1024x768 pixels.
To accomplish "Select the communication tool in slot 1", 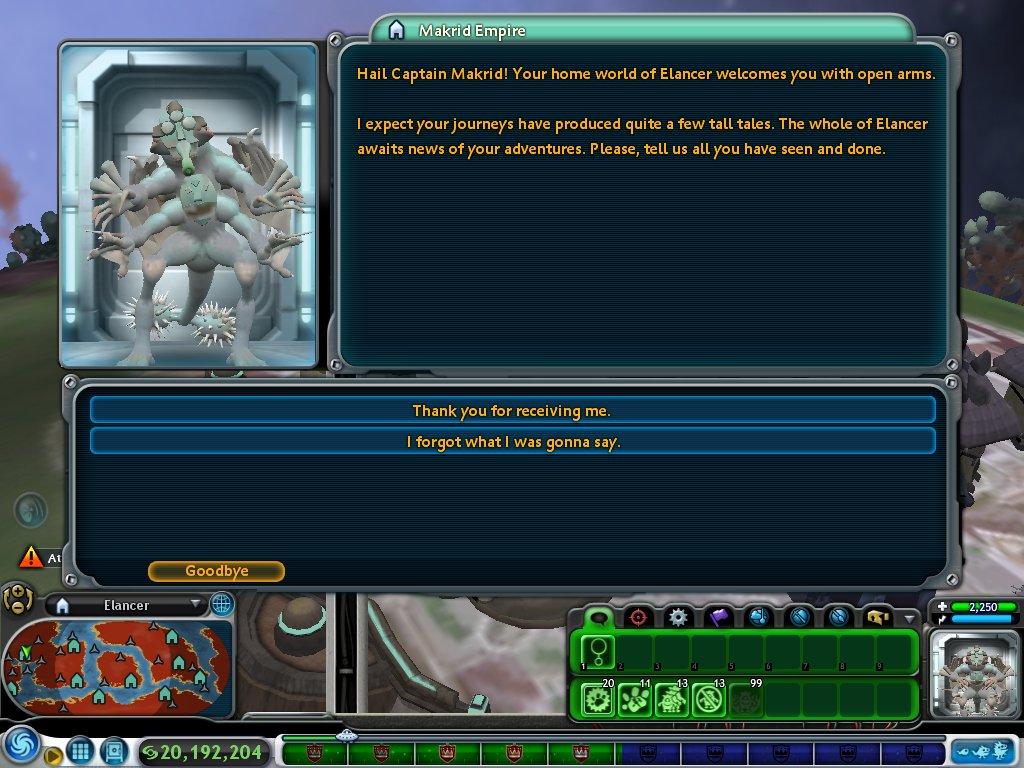I will coord(598,652).
